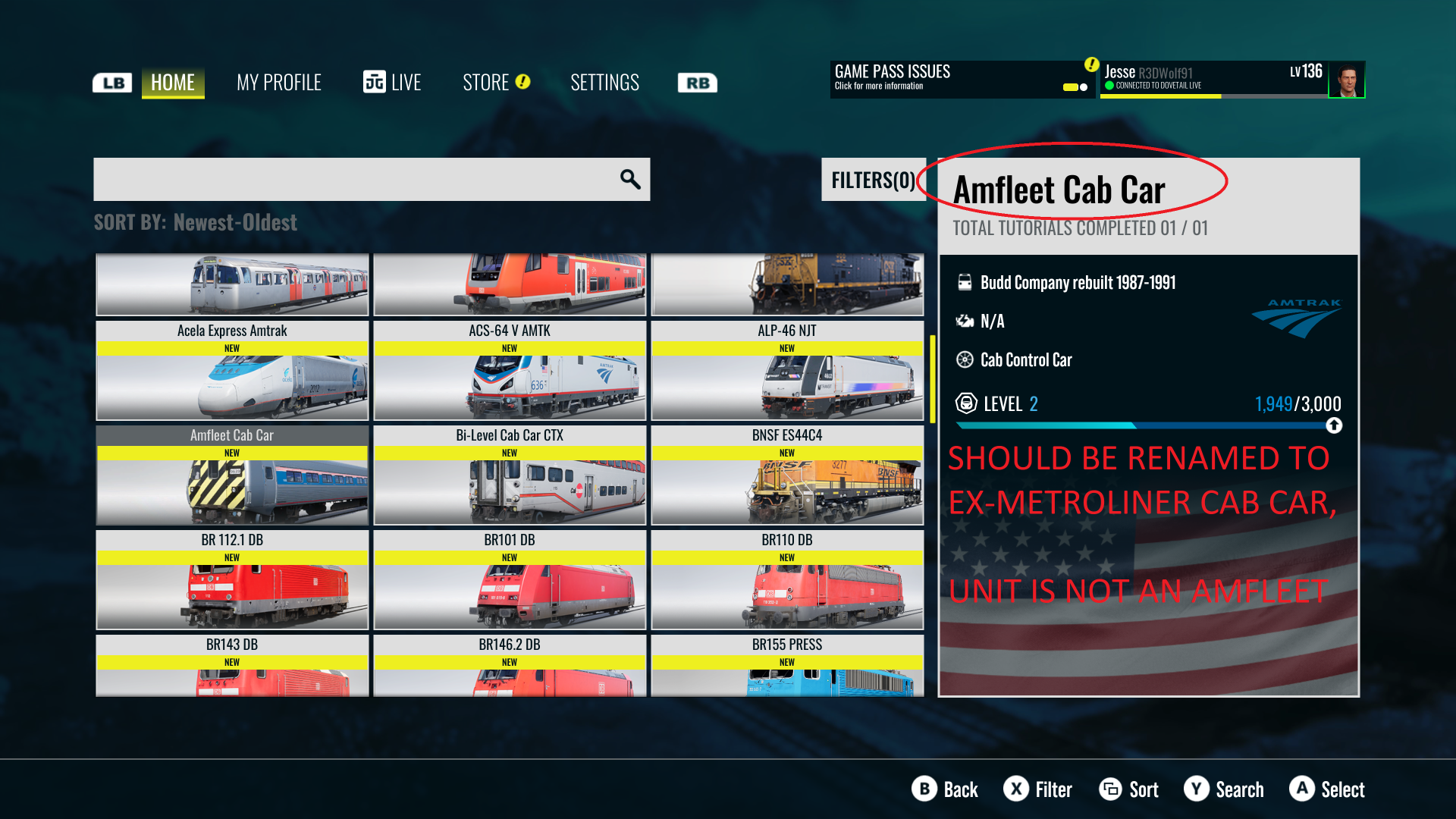Screen dimensions: 1456x819
Task: Select the BNSF ES44C4 locomotive tile
Action: pos(787,475)
